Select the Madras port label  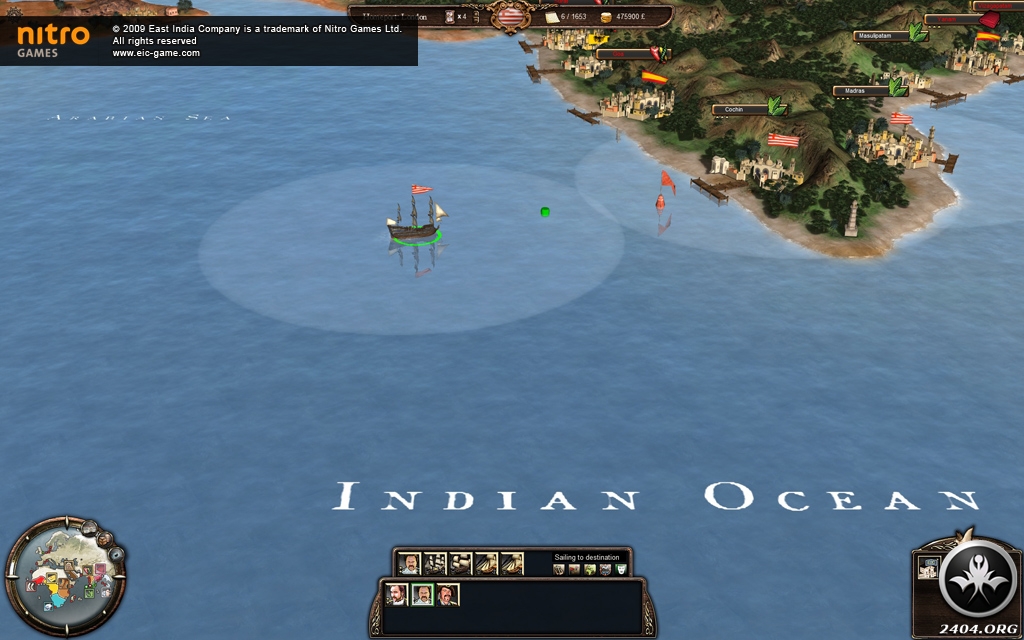(x=860, y=91)
